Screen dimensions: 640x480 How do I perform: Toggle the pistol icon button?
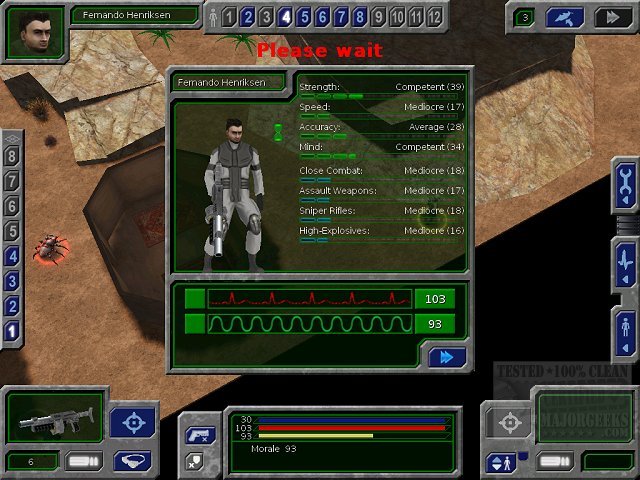pyautogui.click(x=195, y=436)
